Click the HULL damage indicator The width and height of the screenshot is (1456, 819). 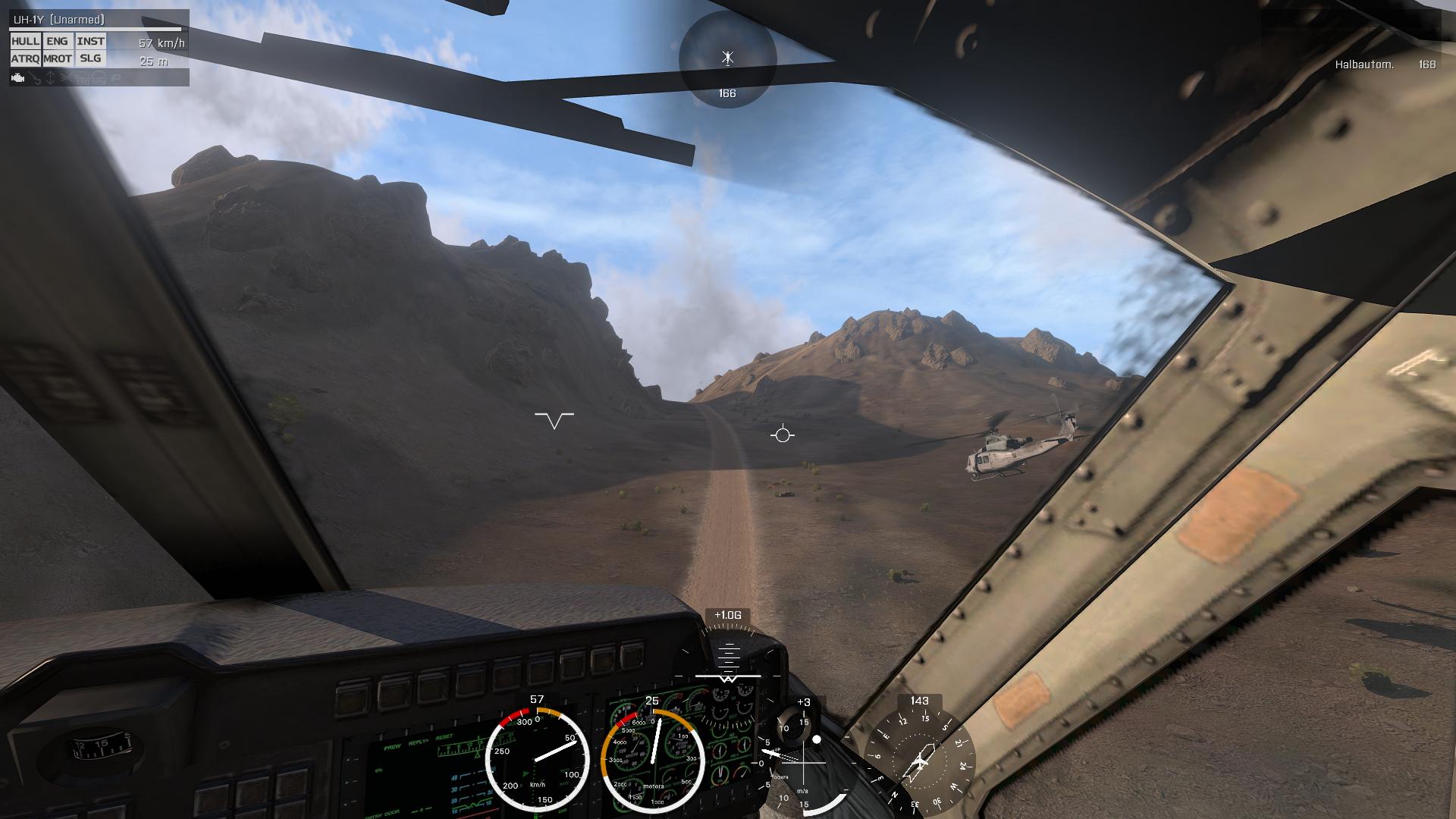[x=25, y=41]
